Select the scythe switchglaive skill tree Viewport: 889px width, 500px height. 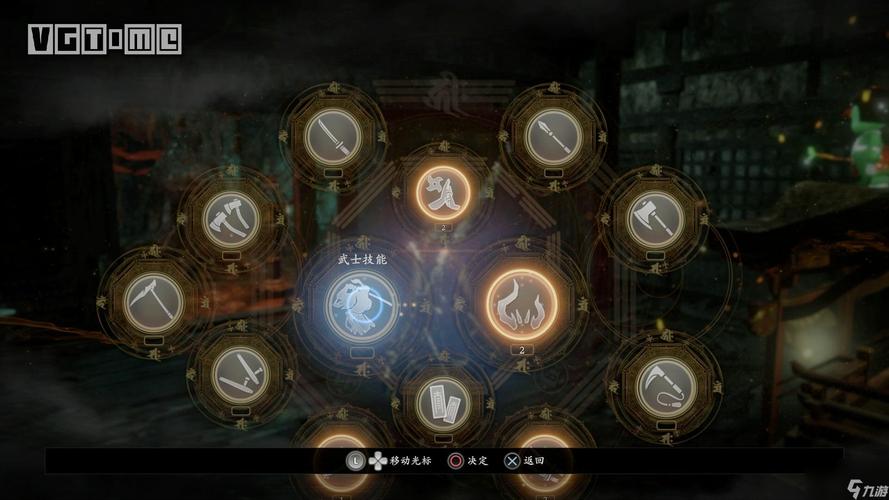pyautogui.click(x=154, y=298)
